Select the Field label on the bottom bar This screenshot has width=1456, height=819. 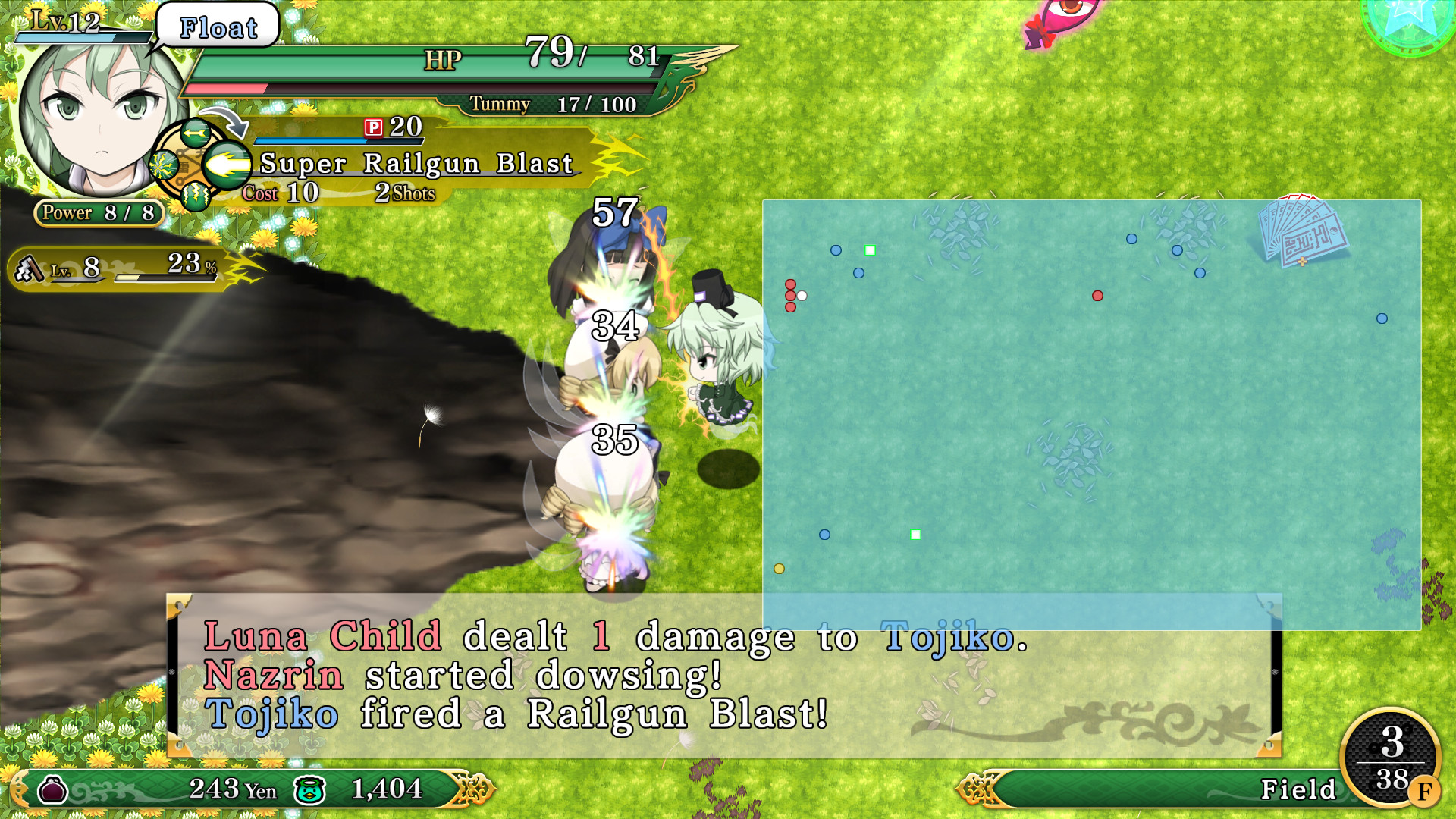pos(1297,789)
